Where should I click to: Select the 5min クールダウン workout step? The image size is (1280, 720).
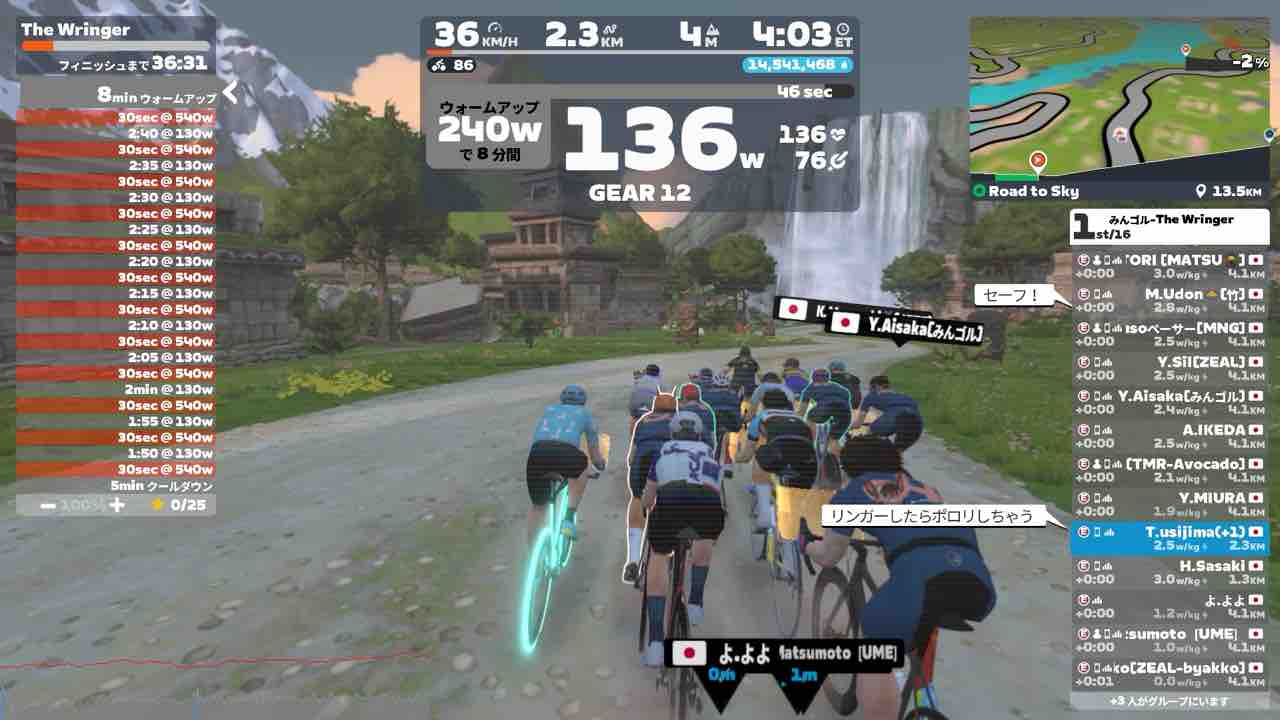[118, 486]
